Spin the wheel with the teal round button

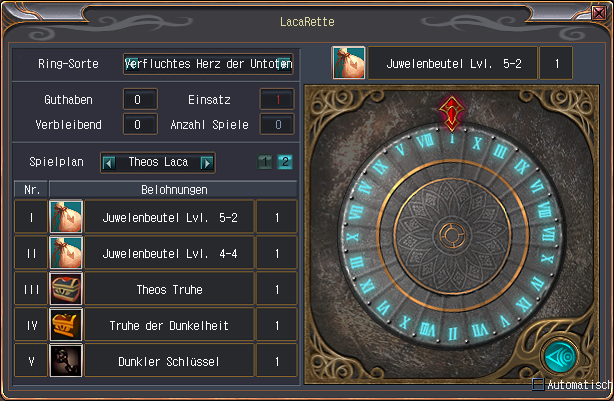coord(561,357)
